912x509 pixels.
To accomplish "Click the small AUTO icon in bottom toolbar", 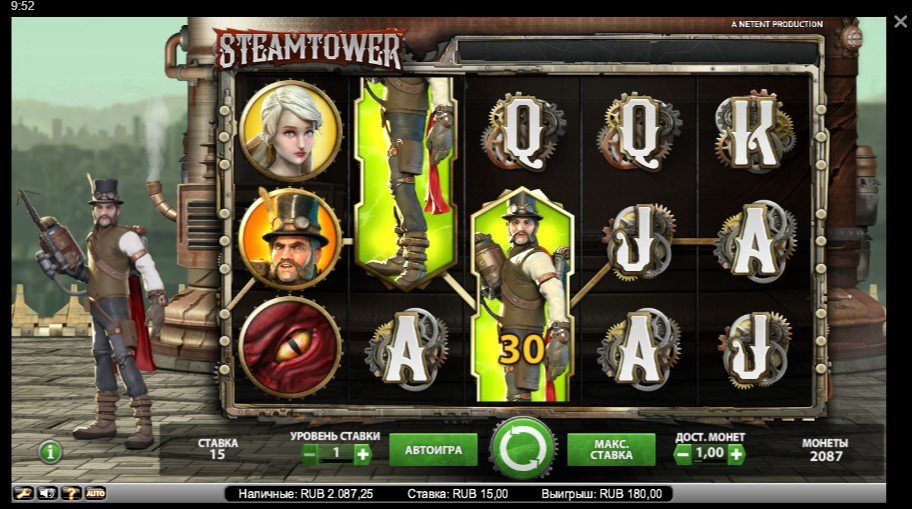I will pyautogui.click(x=95, y=493).
